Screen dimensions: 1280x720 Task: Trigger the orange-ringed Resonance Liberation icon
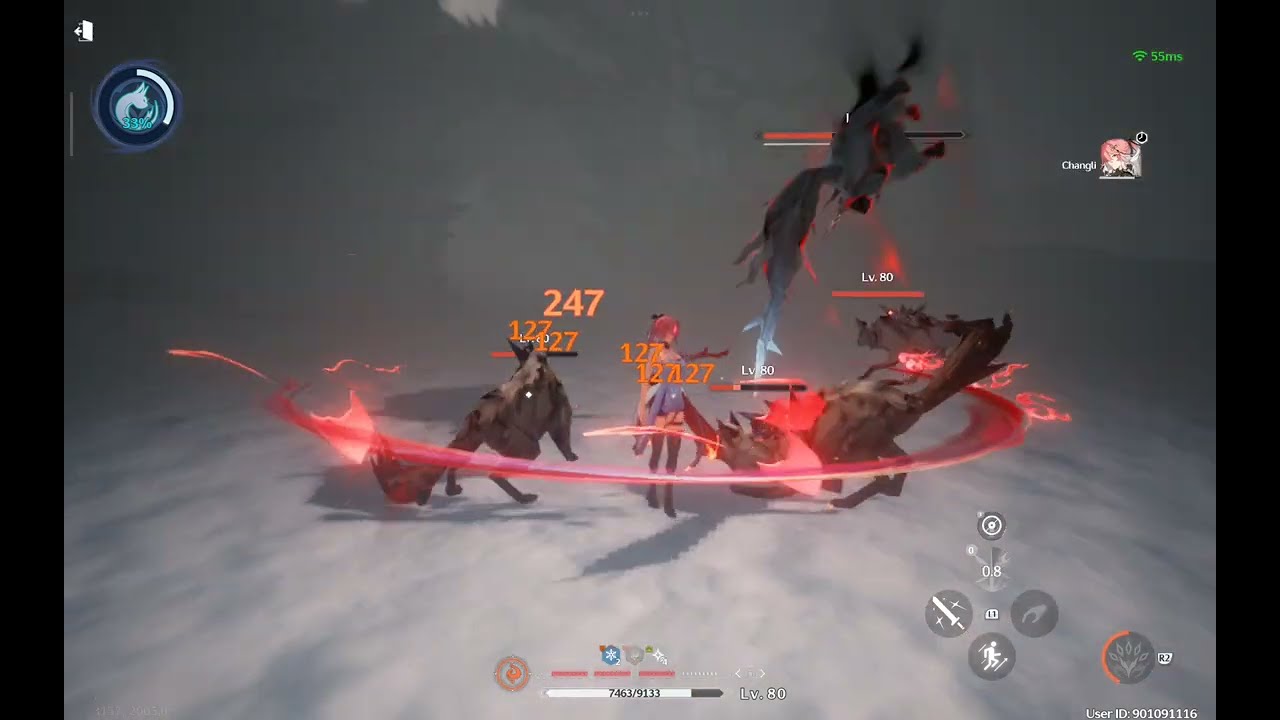tap(1127, 657)
